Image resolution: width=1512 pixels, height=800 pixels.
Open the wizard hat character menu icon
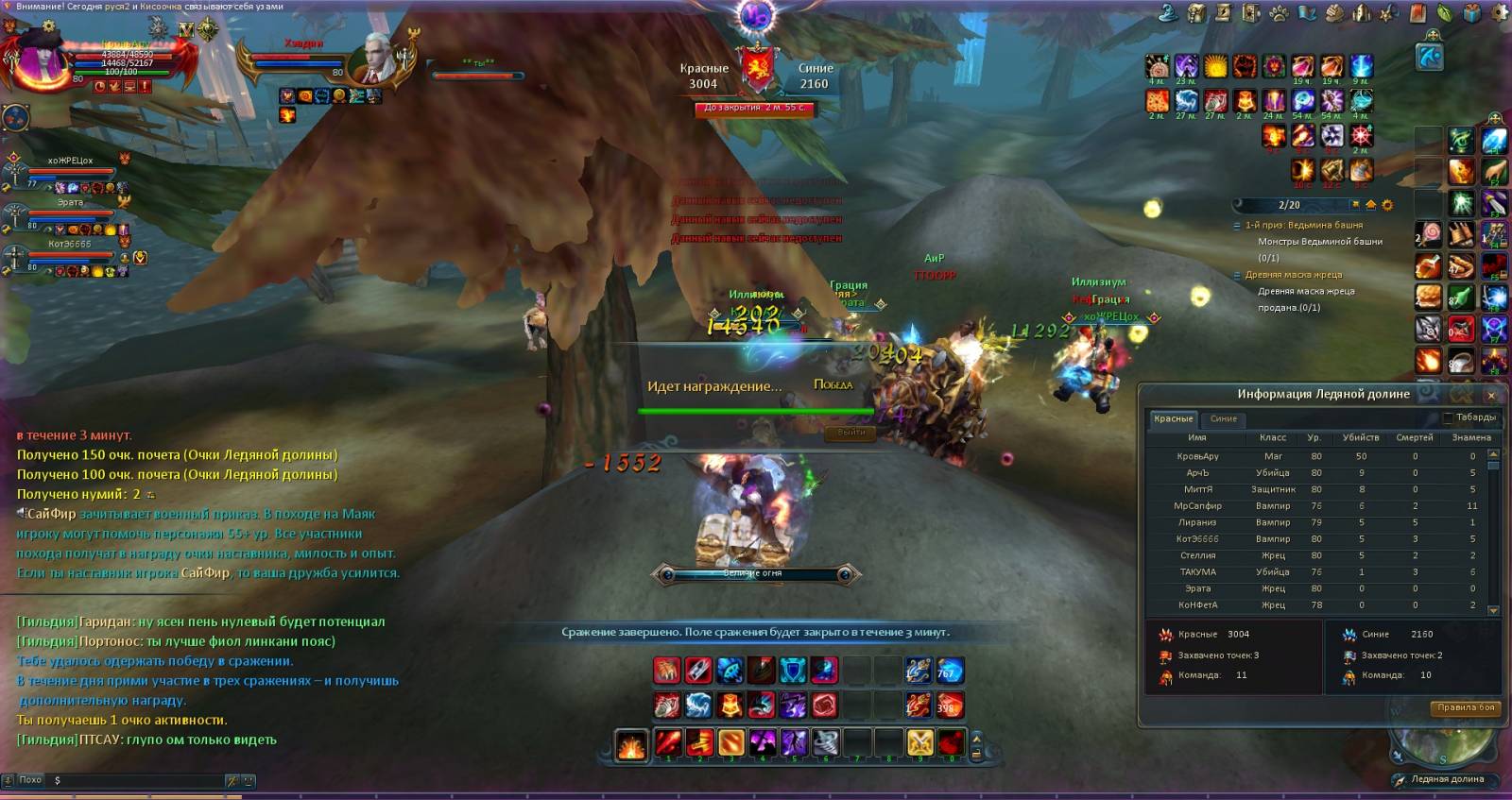(x=1169, y=13)
